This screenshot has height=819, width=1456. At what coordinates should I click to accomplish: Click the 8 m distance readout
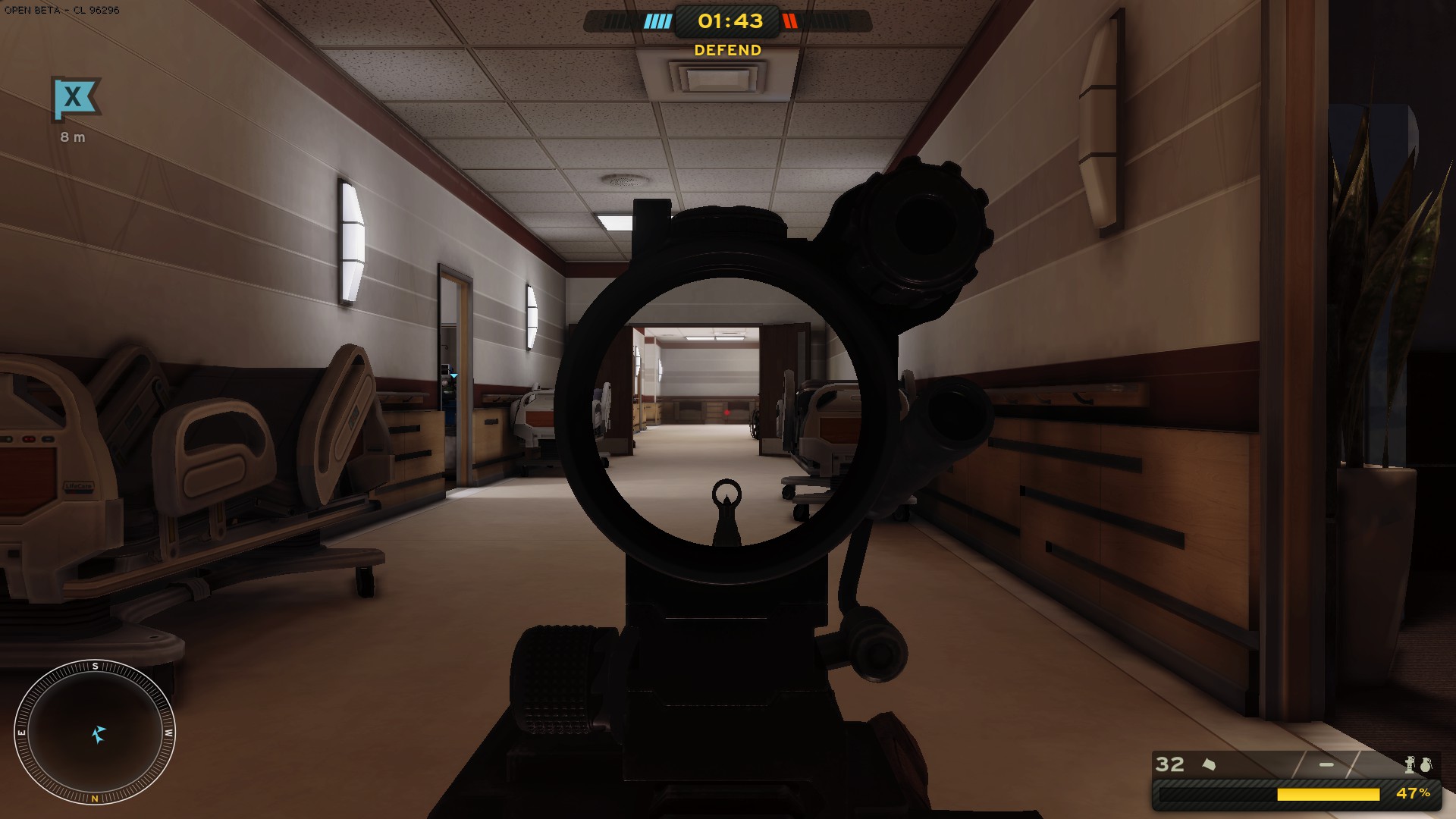[x=73, y=137]
